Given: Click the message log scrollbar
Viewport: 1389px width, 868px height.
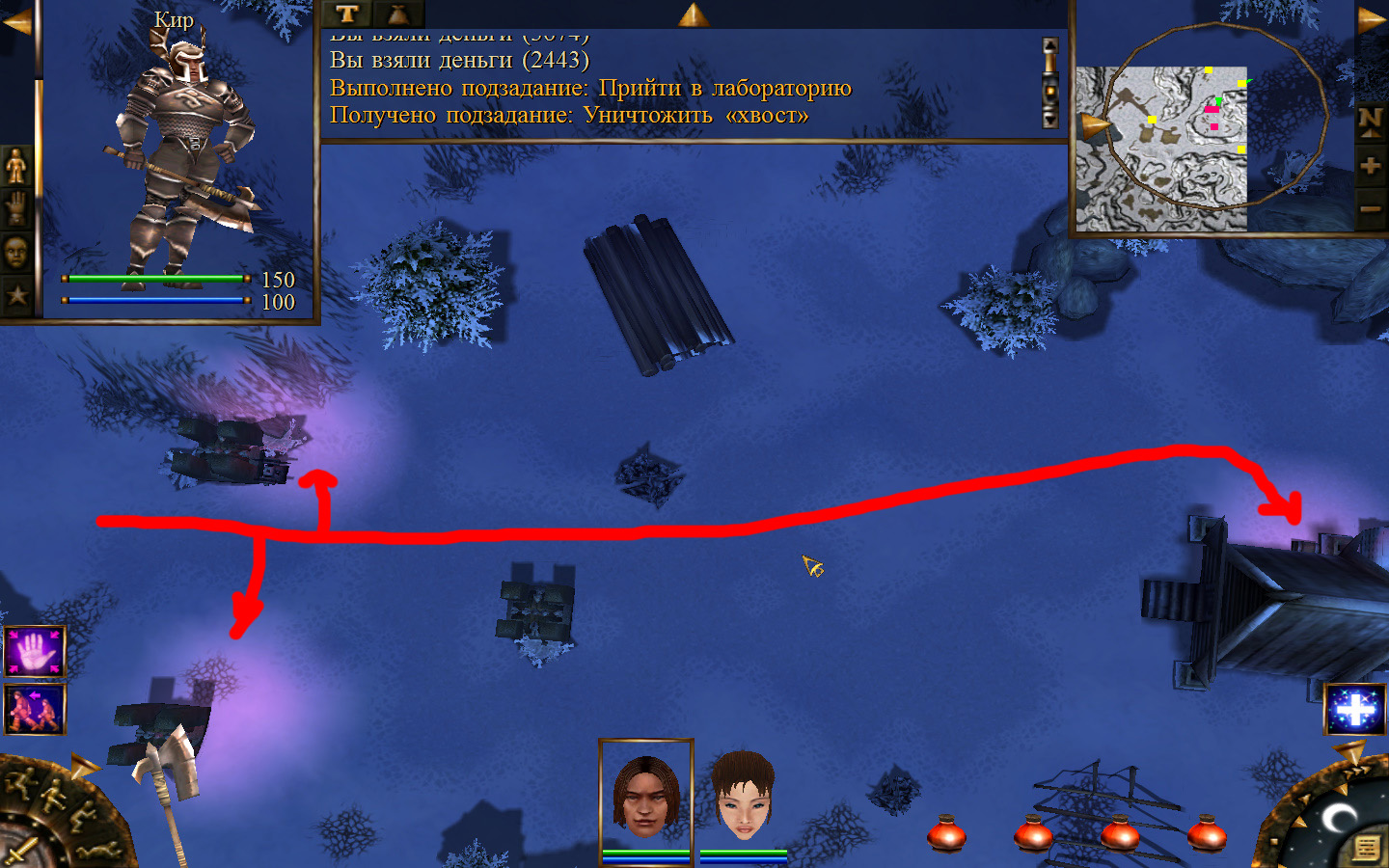Looking at the screenshot, I should pyautogui.click(x=1050, y=83).
